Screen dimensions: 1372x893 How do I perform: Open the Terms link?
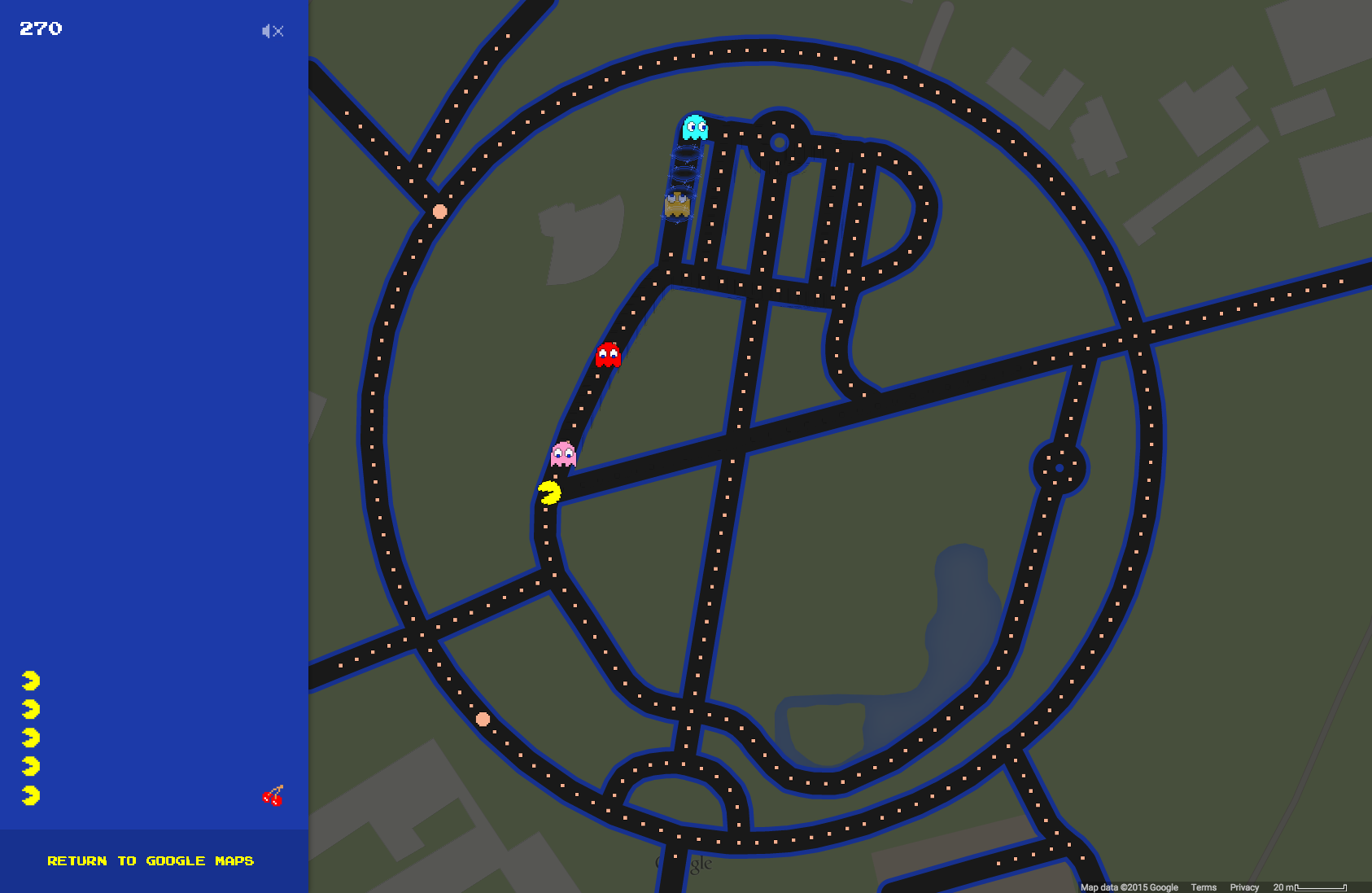click(1204, 887)
